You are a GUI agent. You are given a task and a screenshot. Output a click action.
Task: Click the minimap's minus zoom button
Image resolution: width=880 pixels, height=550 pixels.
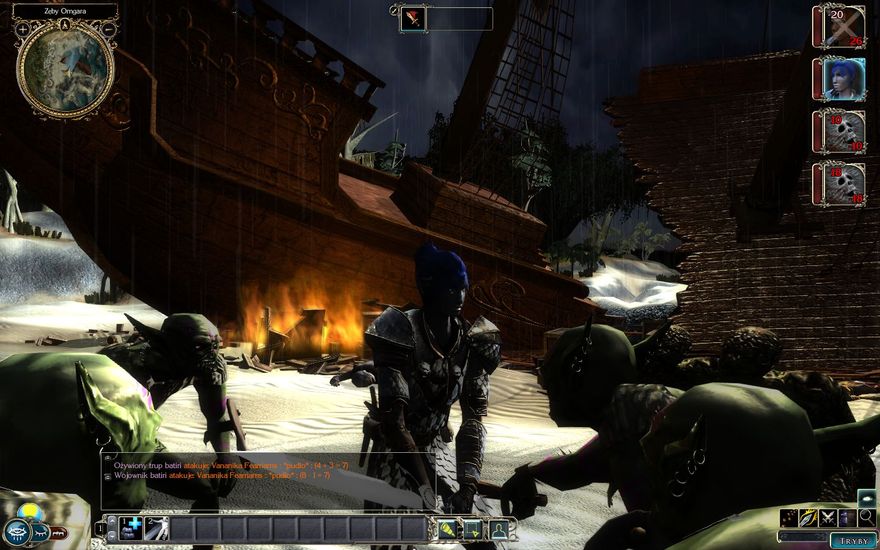pyautogui.click(x=109, y=28)
